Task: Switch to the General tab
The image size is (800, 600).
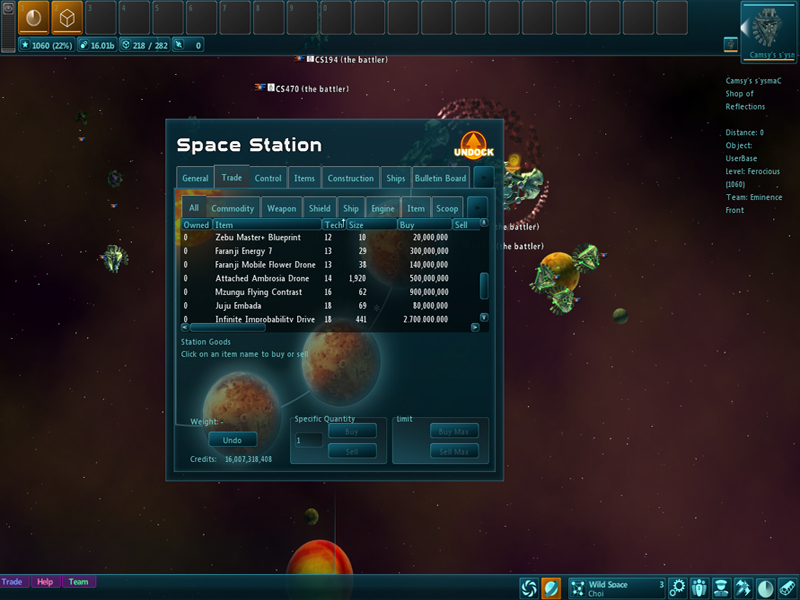Action: click(195, 179)
